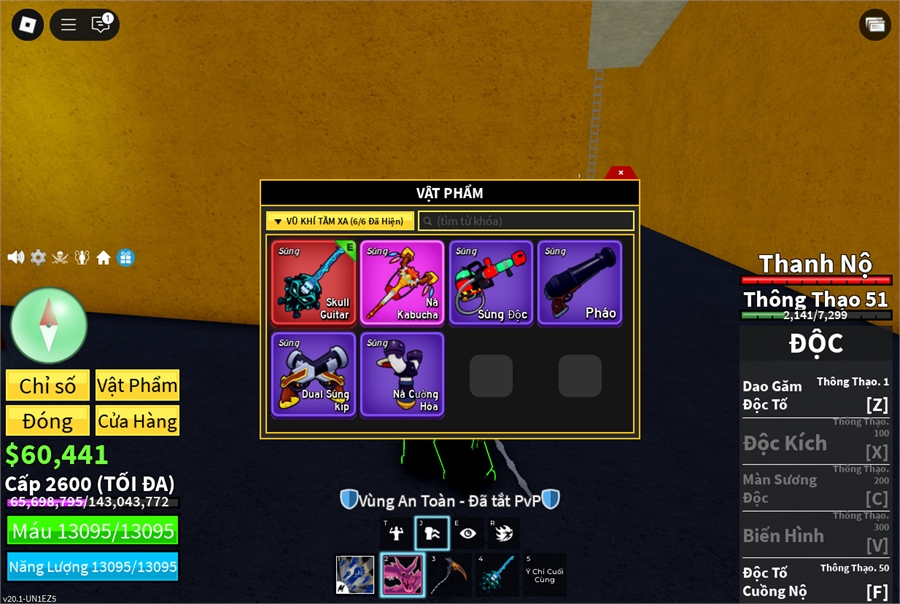The image size is (900, 604).
Task: Open the gear settings icon
Action: tap(38, 257)
